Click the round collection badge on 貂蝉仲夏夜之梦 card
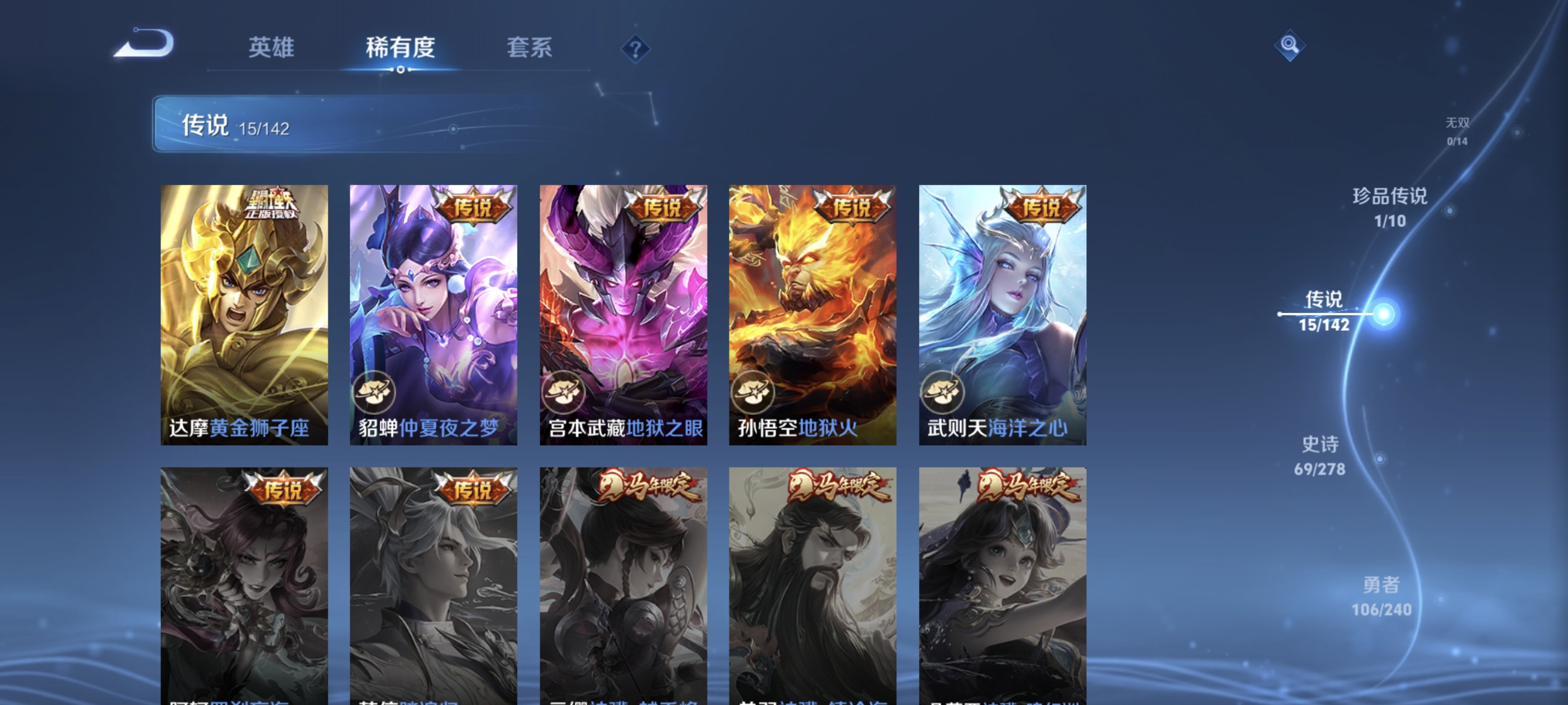Viewport: 1568px width, 705px height. pyautogui.click(x=378, y=392)
